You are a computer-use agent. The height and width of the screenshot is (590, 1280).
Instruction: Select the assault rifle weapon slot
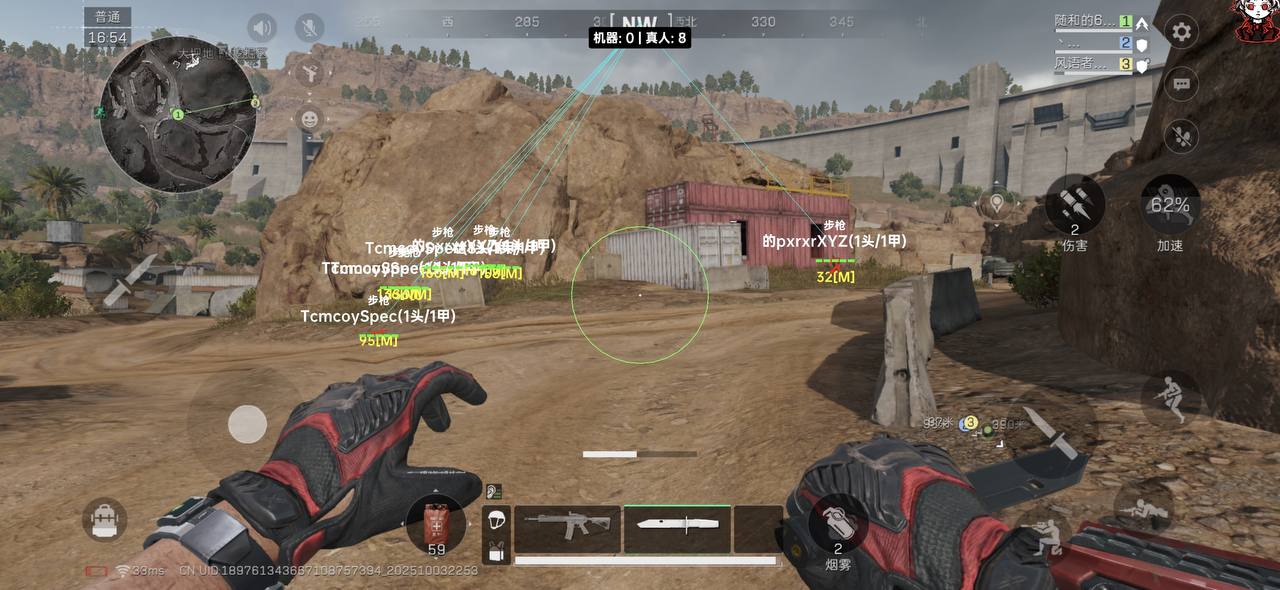coord(567,527)
